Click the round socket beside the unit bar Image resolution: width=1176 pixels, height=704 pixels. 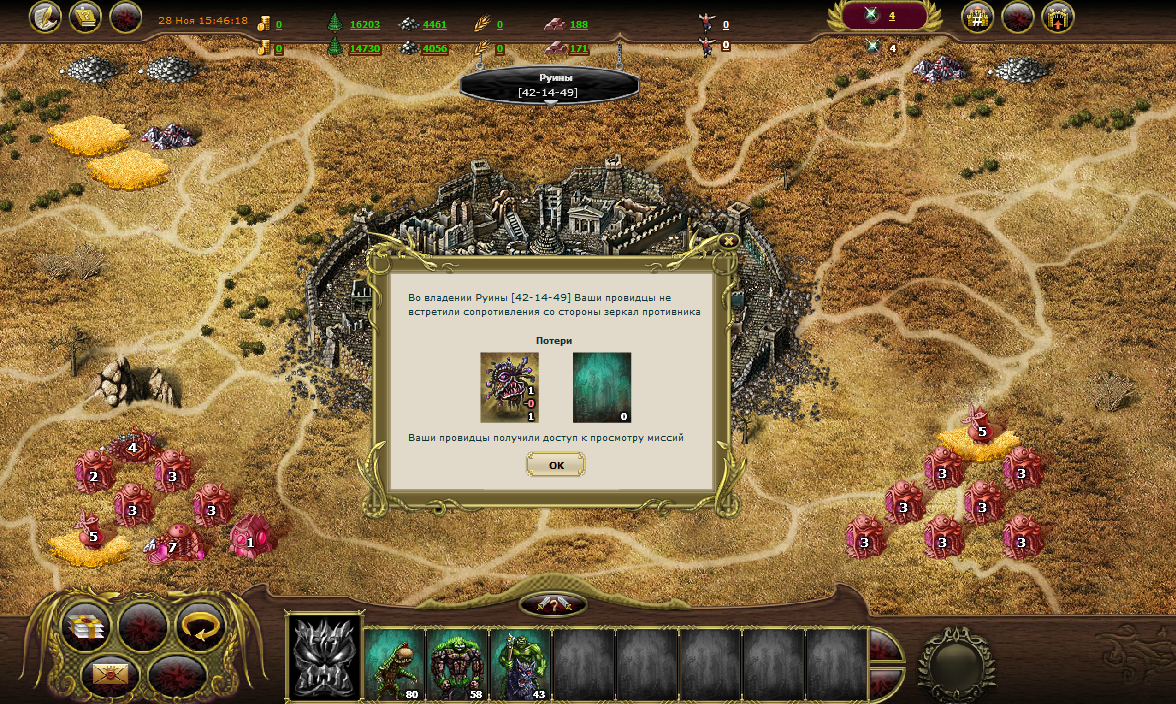tap(955, 664)
